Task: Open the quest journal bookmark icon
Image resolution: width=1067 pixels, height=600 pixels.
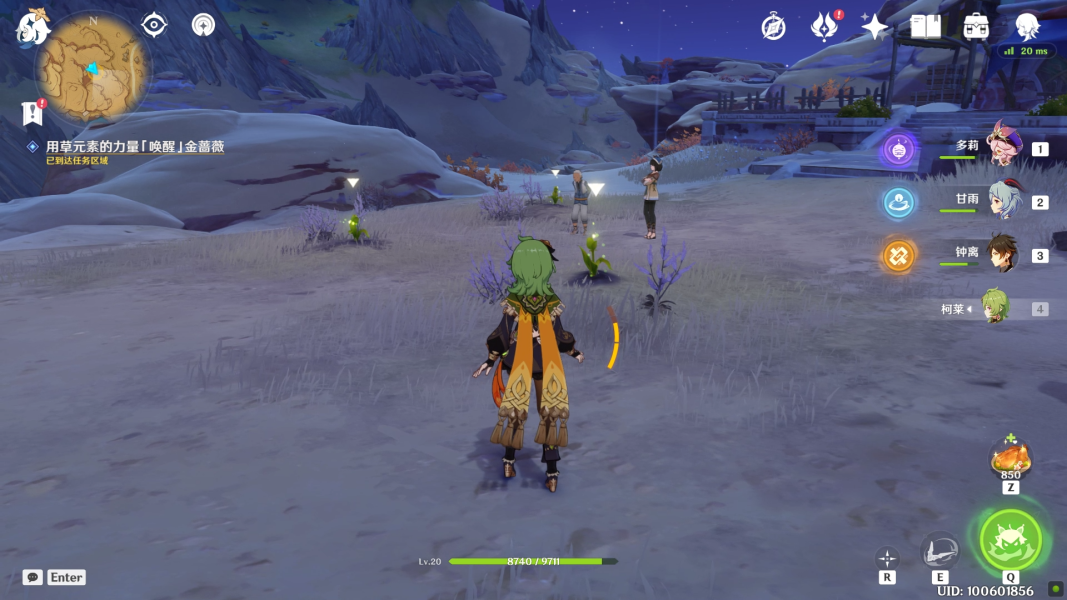Action: [32, 112]
